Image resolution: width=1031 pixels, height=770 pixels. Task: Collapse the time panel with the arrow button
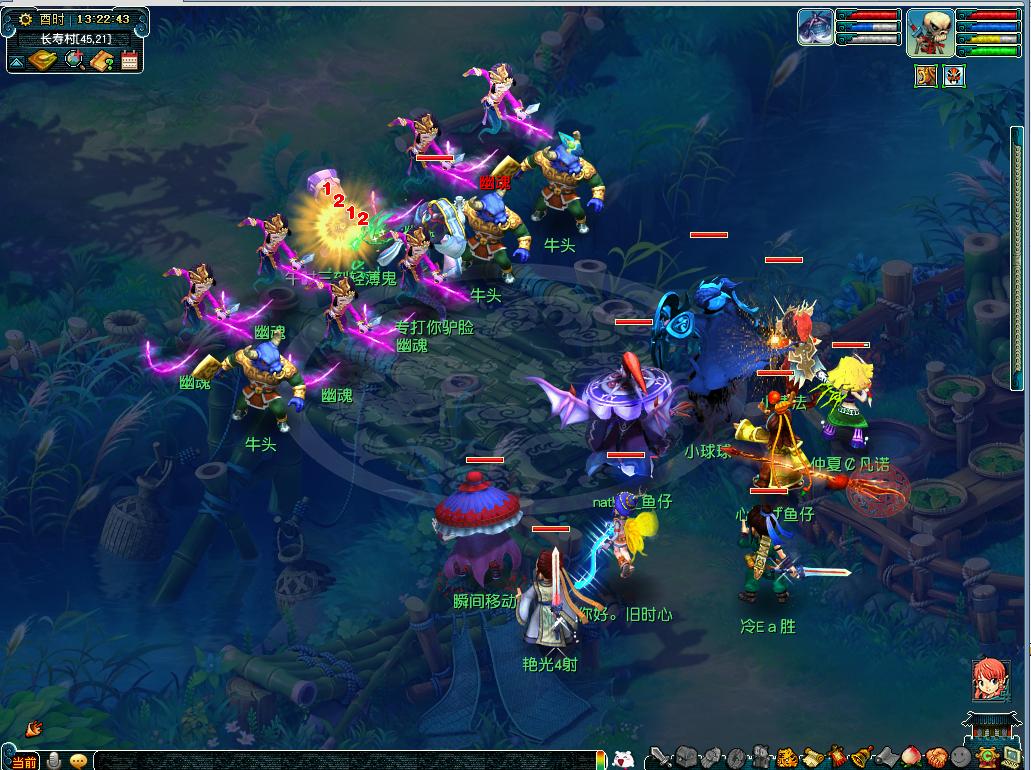17,61
